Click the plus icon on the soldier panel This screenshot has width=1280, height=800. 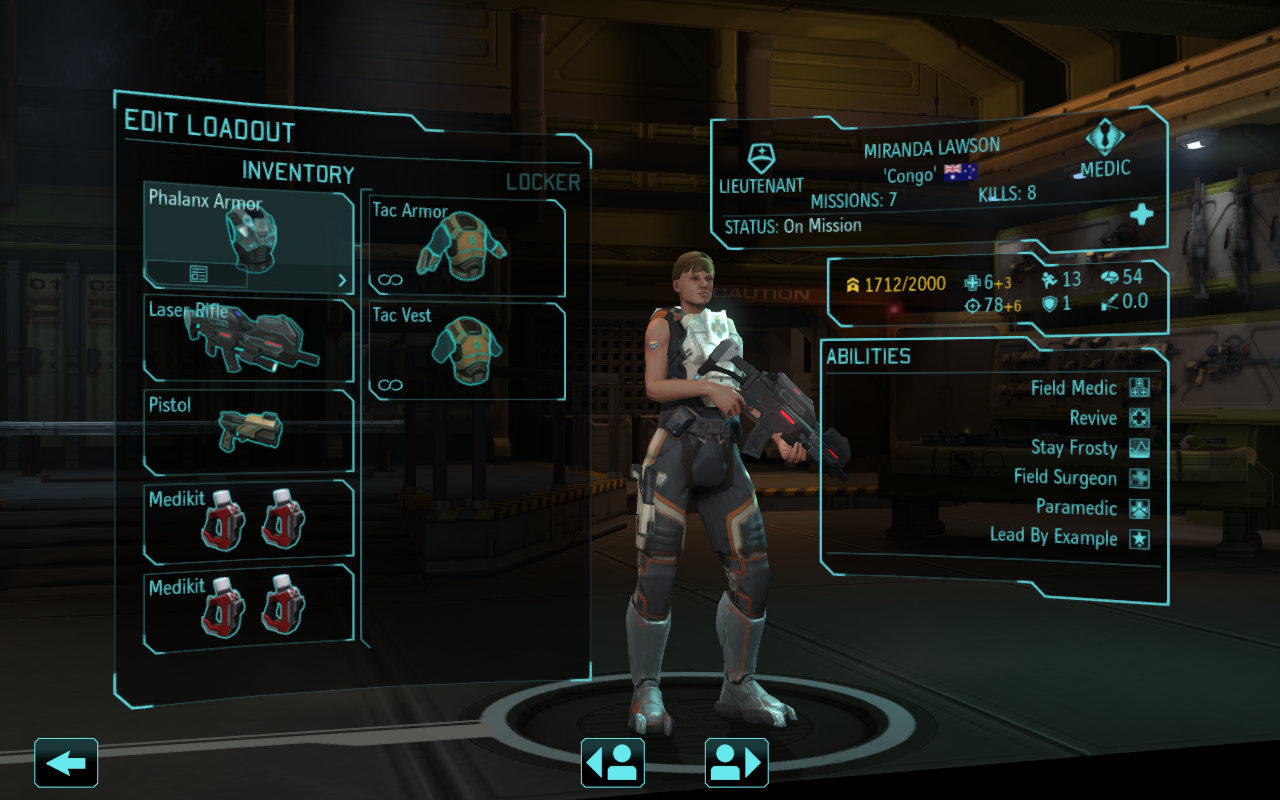coord(1141,215)
